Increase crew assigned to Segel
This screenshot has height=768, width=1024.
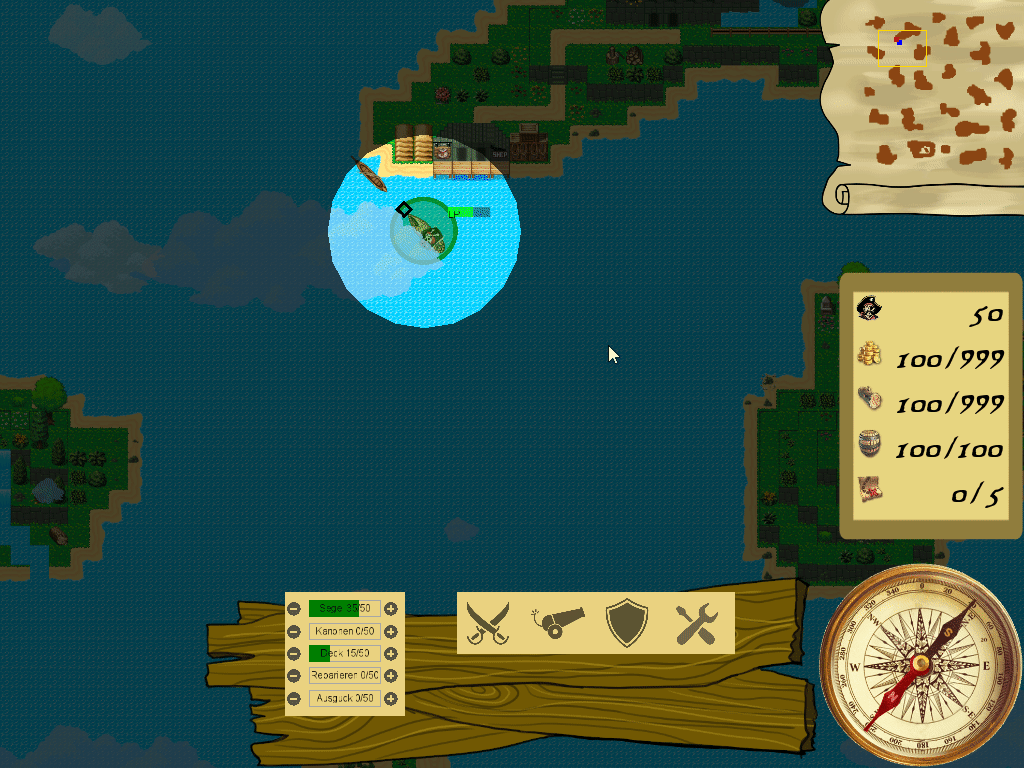(x=391, y=608)
